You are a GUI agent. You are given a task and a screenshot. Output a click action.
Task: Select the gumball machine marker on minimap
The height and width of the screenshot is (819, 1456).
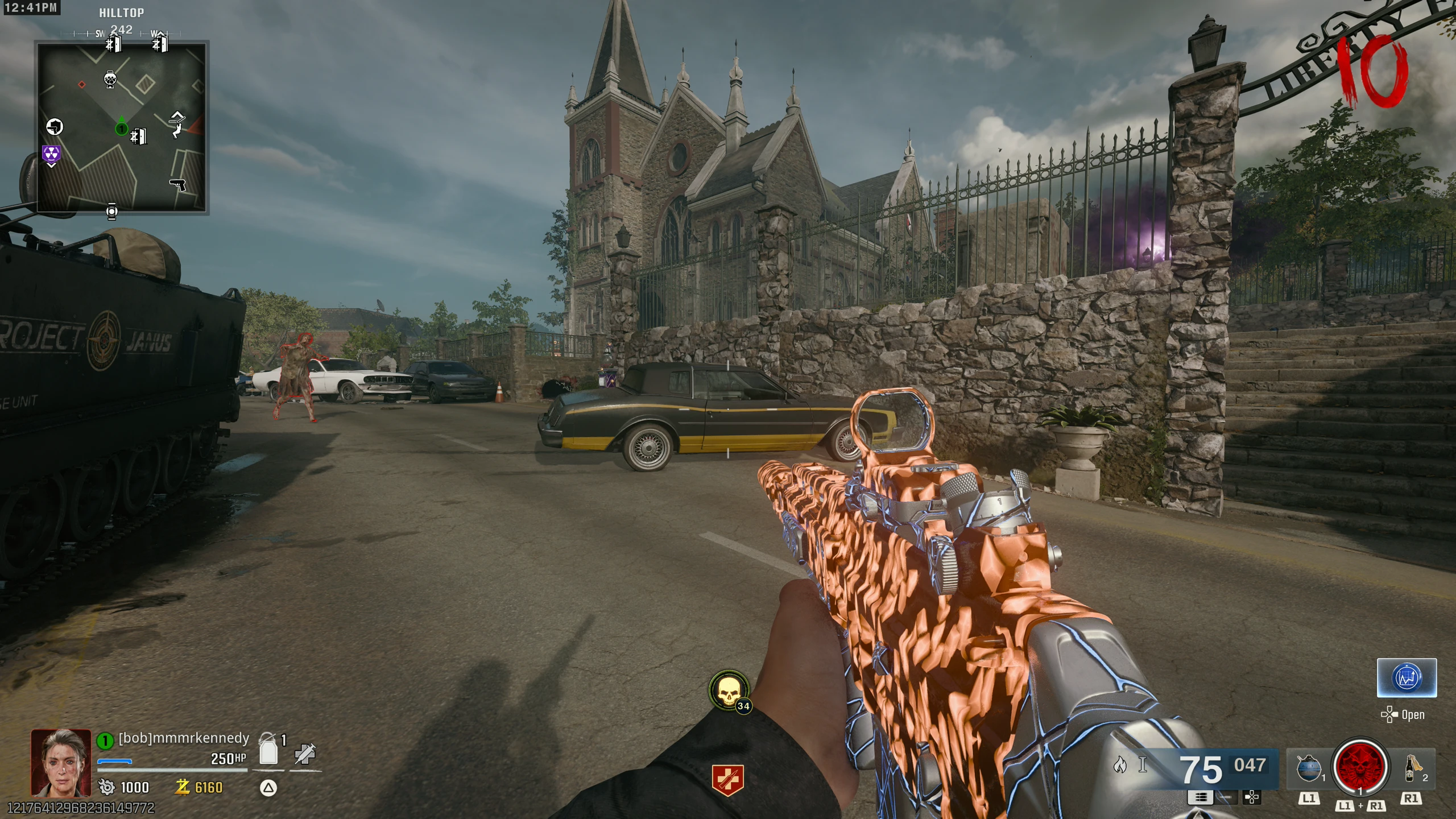click(x=110, y=79)
